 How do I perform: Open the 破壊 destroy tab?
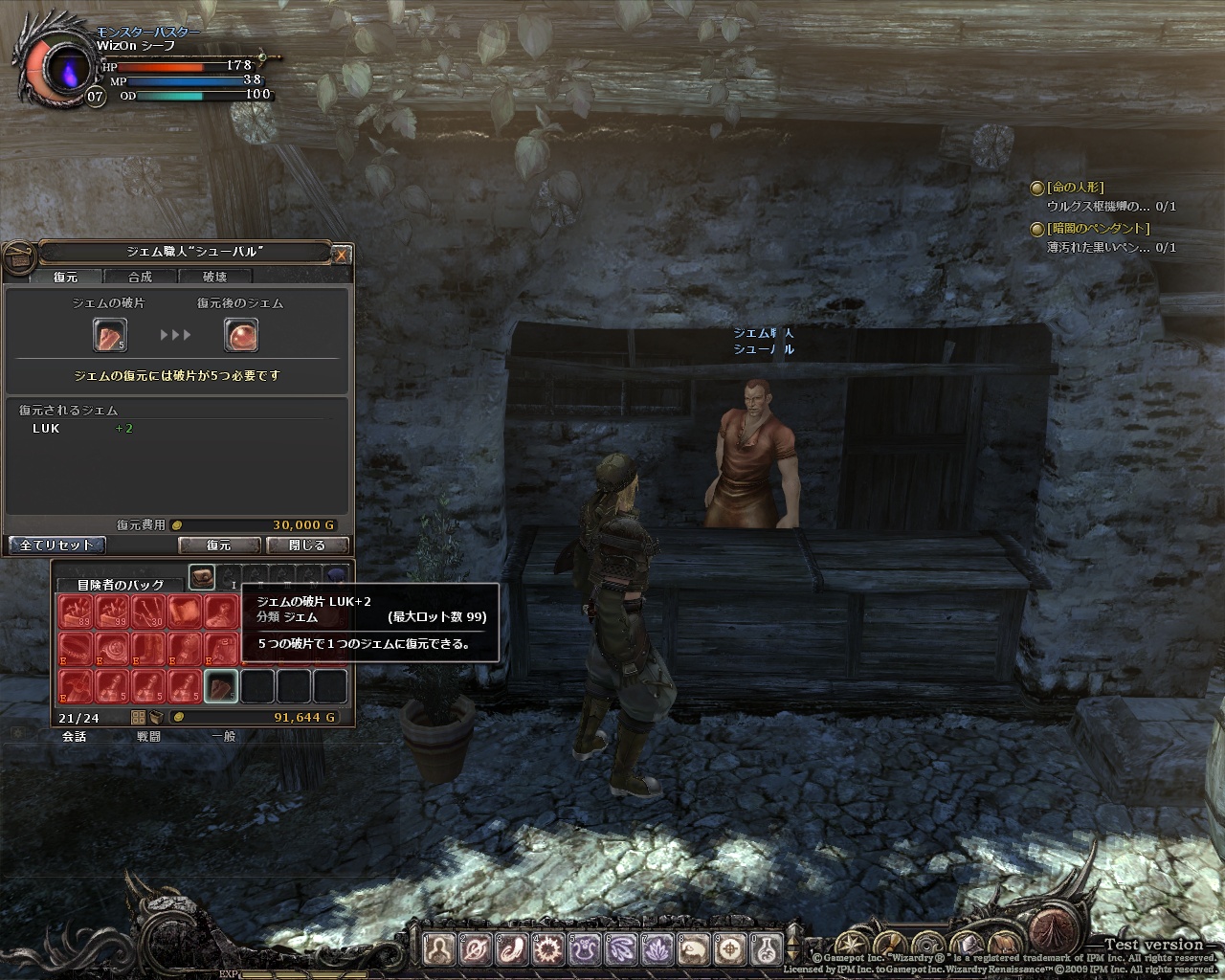point(215,277)
